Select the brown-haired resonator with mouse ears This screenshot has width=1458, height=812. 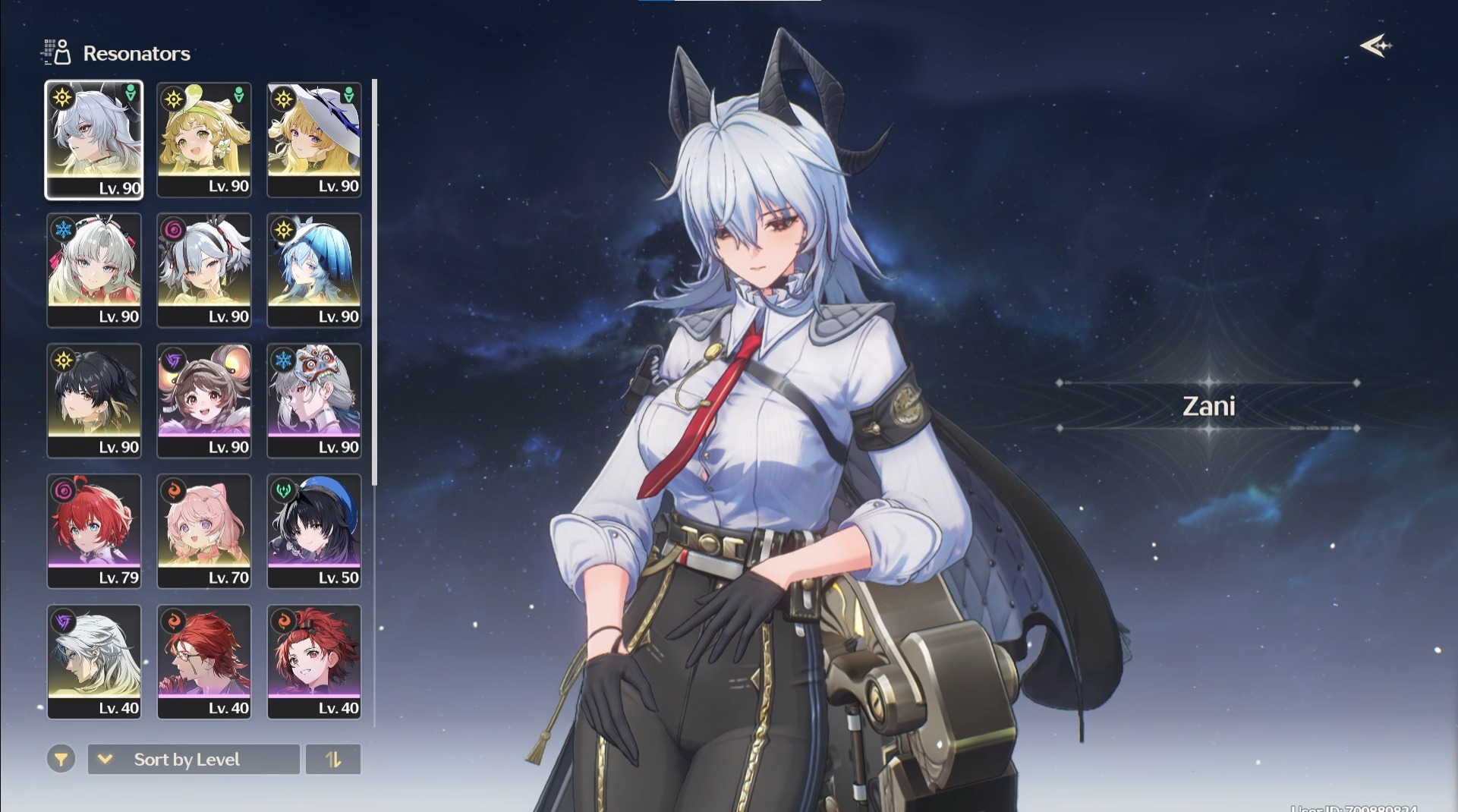203,401
